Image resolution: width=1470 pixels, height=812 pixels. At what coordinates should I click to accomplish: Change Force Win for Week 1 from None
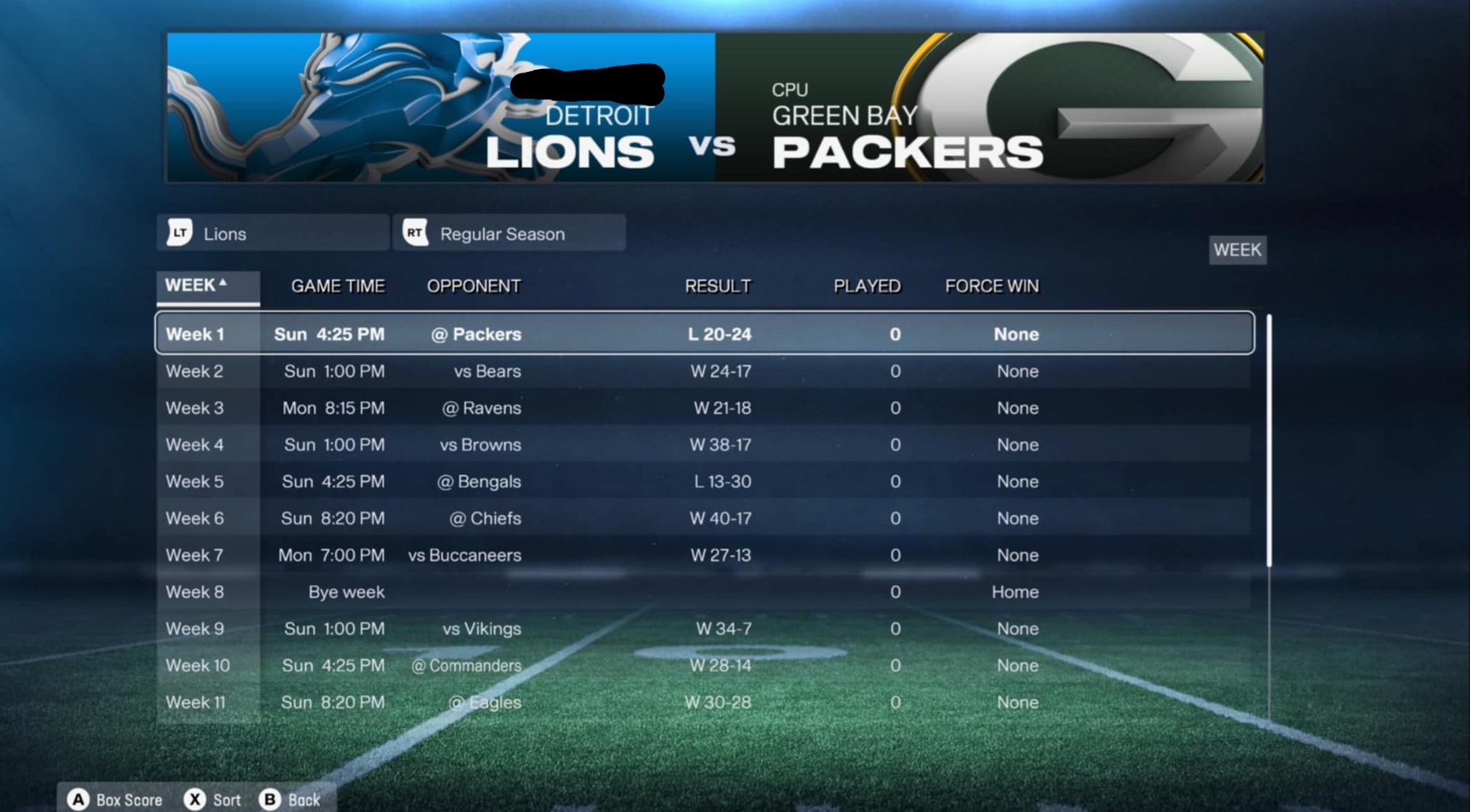tap(1016, 333)
